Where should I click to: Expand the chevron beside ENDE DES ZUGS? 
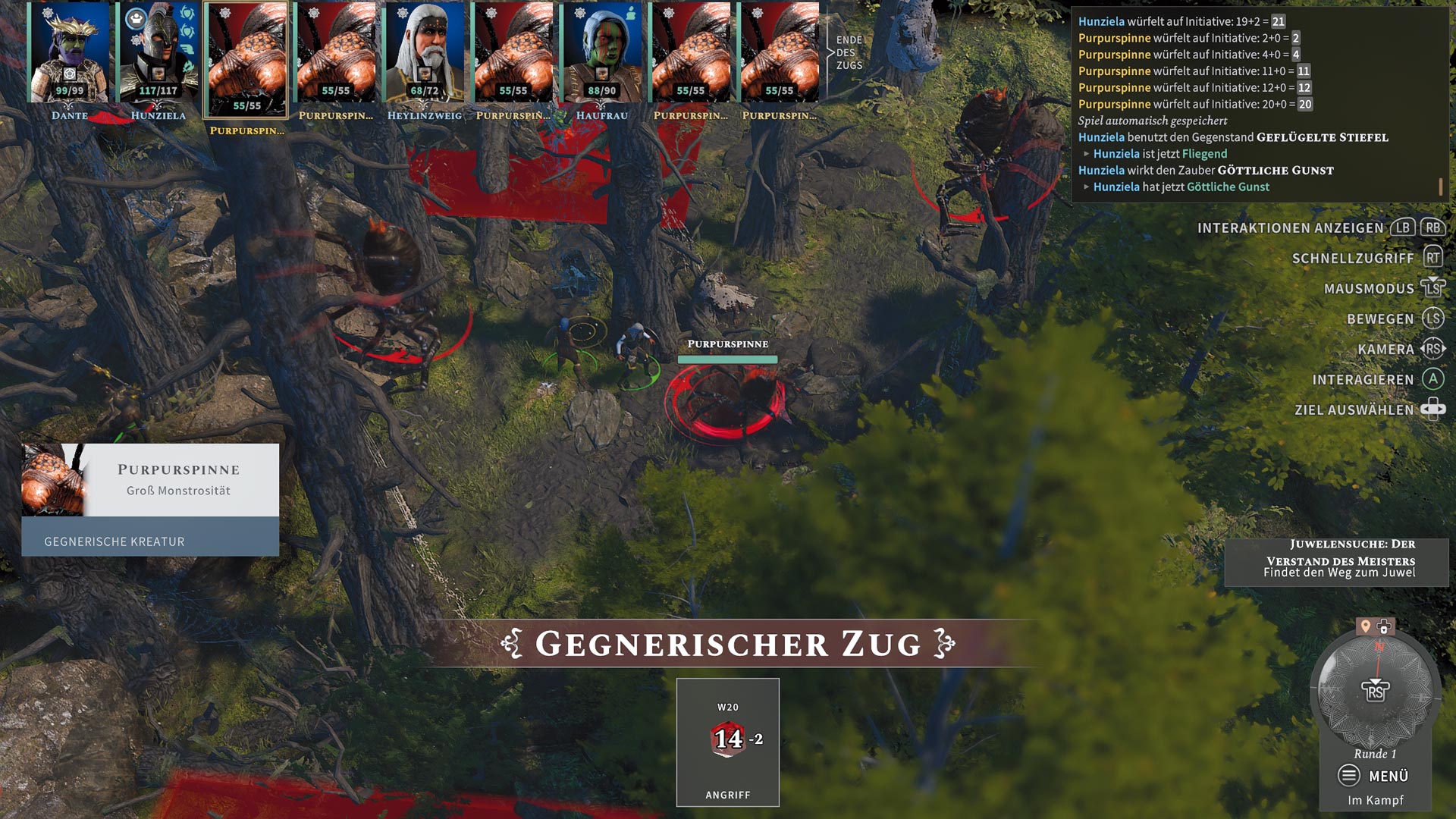[830, 53]
